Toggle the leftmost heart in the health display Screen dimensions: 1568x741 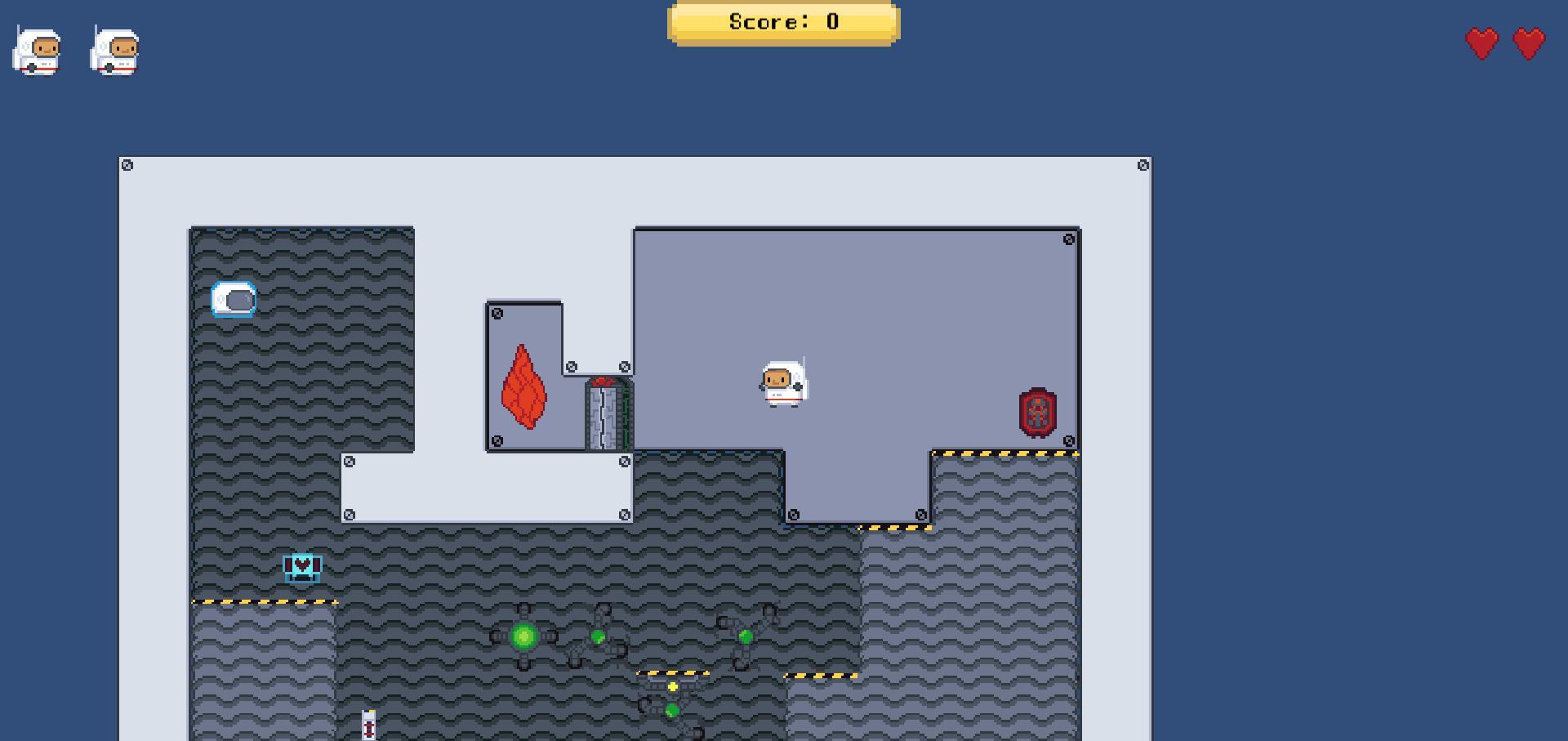click(x=1481, y=43)
